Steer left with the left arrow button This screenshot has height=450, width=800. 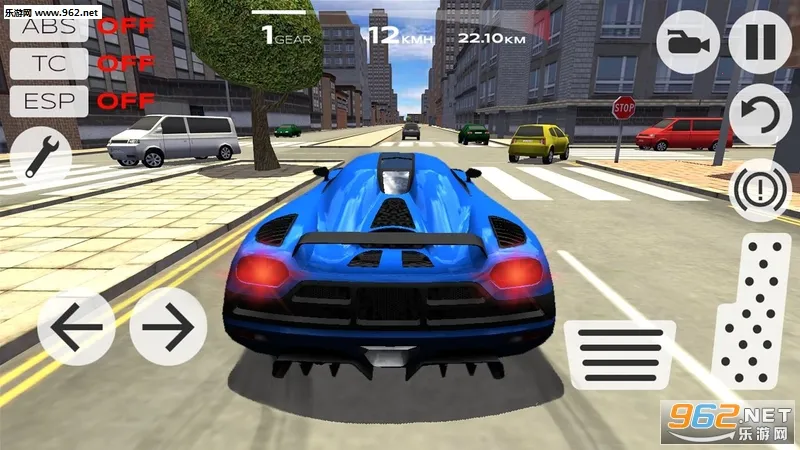click(x=76, y=327)
